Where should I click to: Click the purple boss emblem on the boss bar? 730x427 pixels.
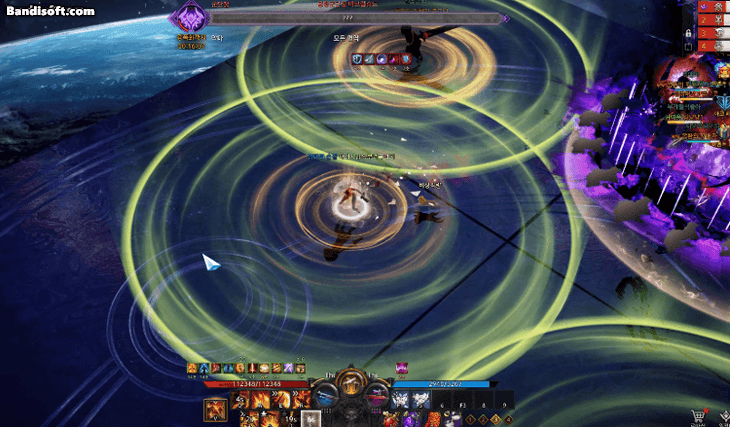pos(187,18)
